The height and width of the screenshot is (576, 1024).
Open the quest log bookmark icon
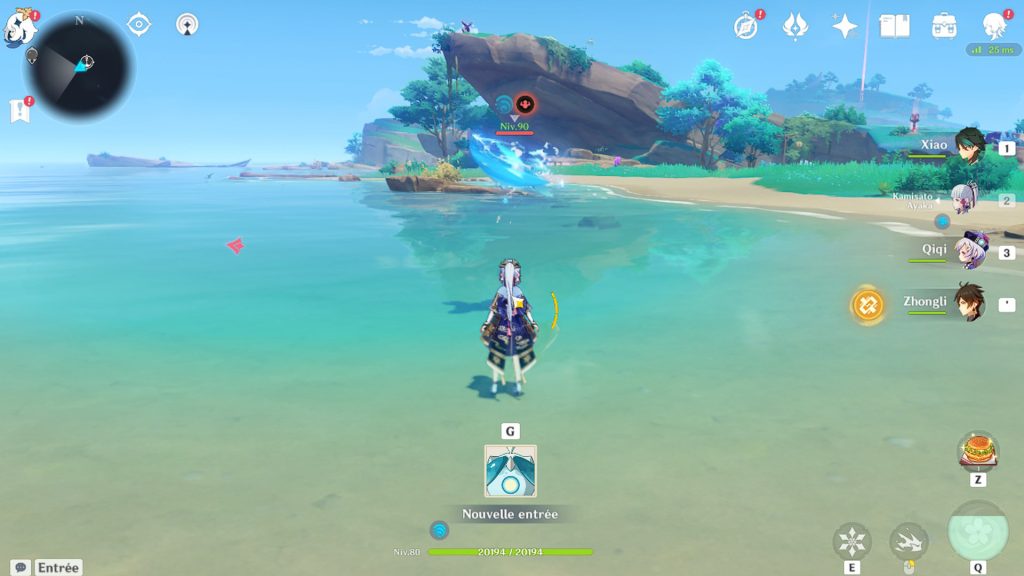pyautogui.click(x=19, y=110)
